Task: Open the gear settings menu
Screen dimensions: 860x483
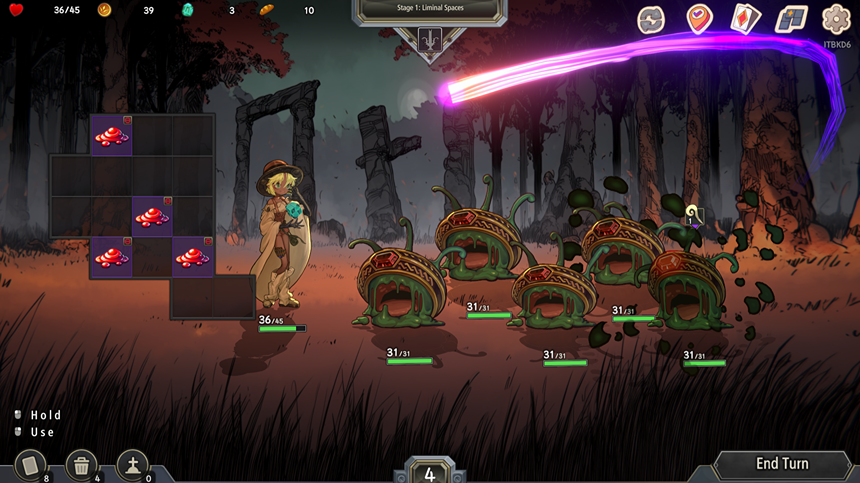Action: click(x=836, y=19)
